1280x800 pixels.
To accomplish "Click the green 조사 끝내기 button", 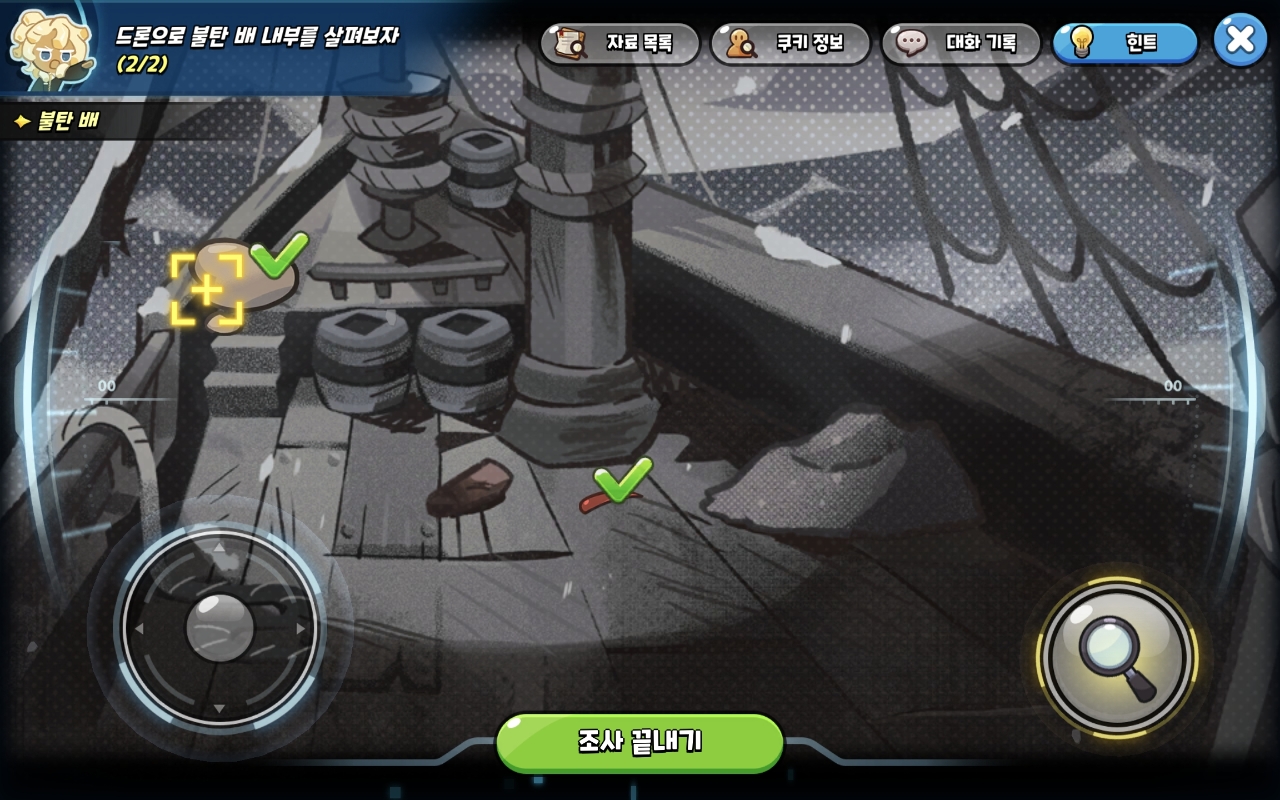I will pyautogui.click(x=640, y=742).
